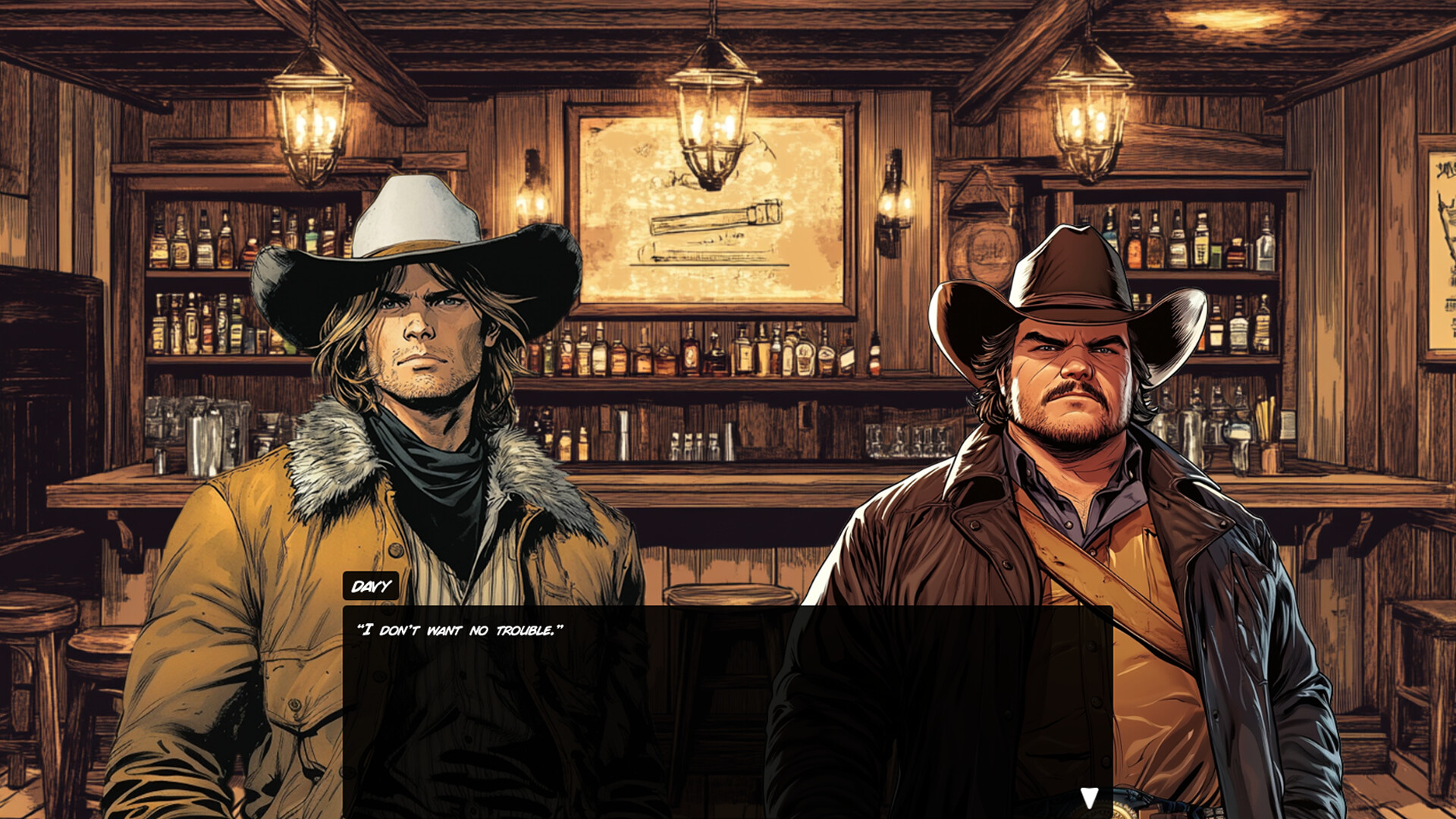The height and width of the screenshot is (819, 1456).
Task: Click the continue arrow to advance dialogue
Action: pyautogui.click(x=1090, y=795)
